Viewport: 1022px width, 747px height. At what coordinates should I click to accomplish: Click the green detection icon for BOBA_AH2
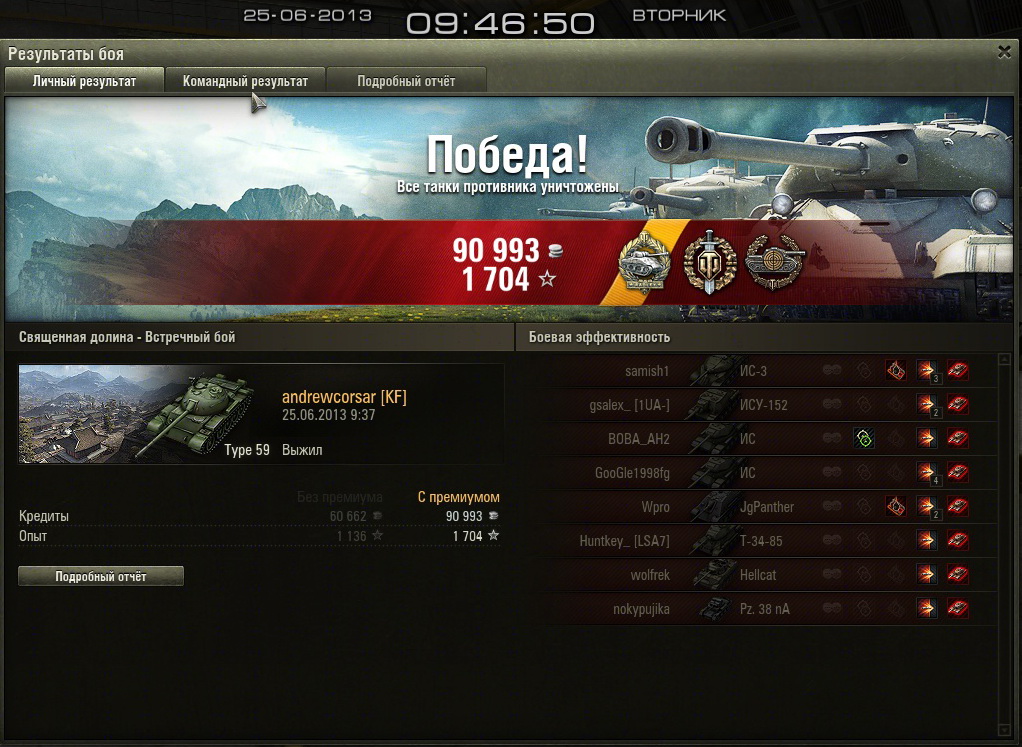[863, 439]
